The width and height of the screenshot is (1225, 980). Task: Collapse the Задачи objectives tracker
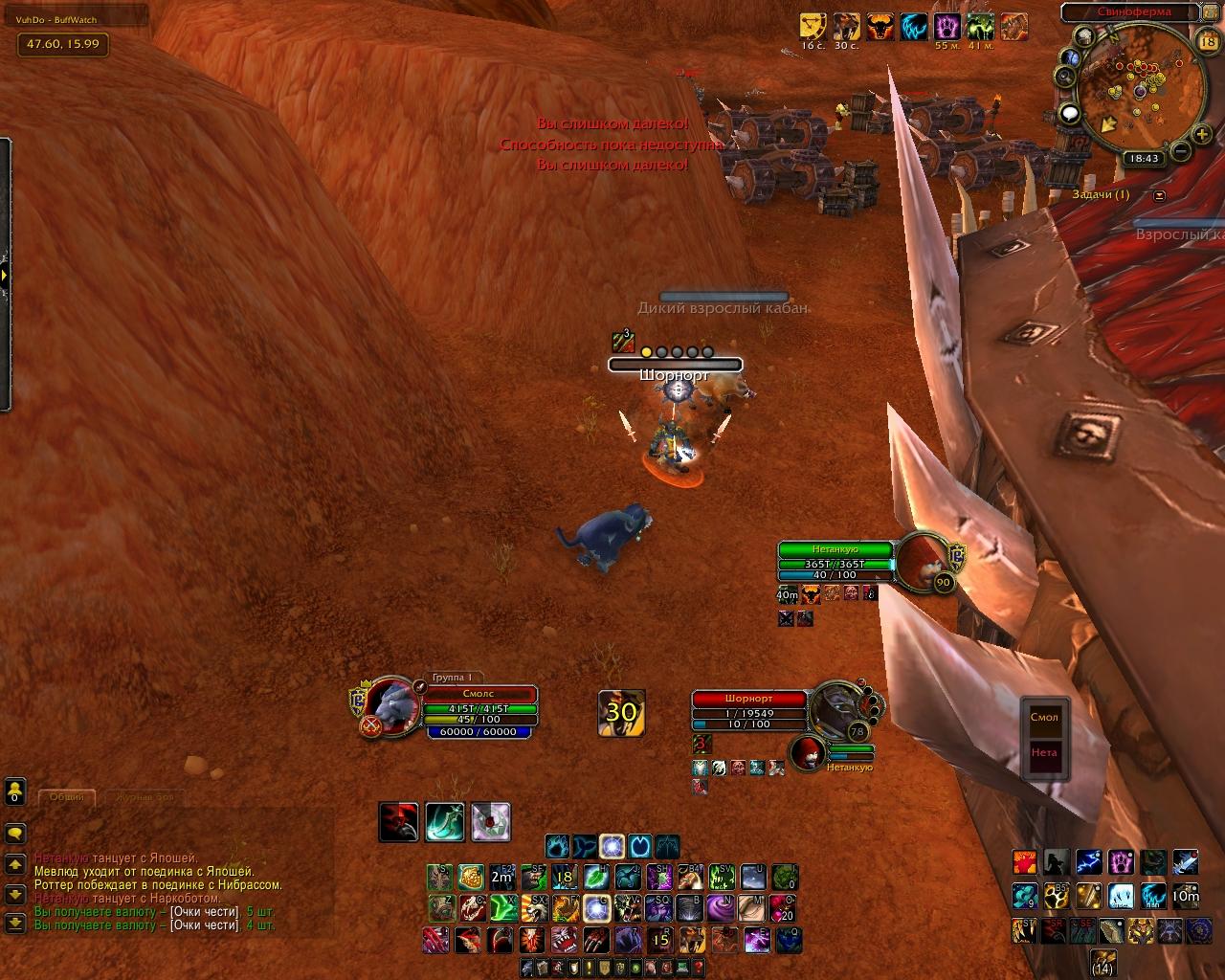tap(1160, 195)
